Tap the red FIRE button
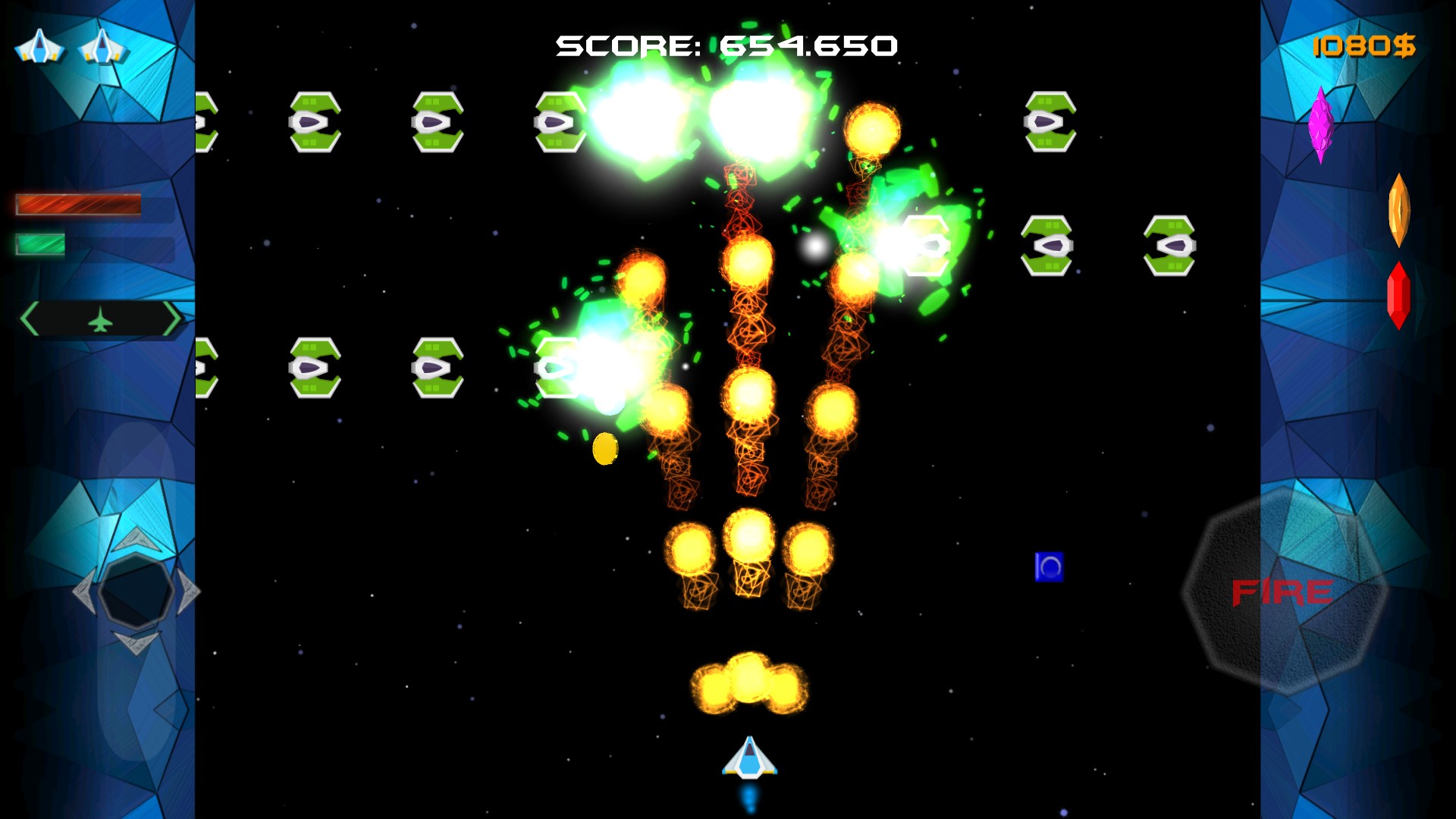 click(1283, 591)
